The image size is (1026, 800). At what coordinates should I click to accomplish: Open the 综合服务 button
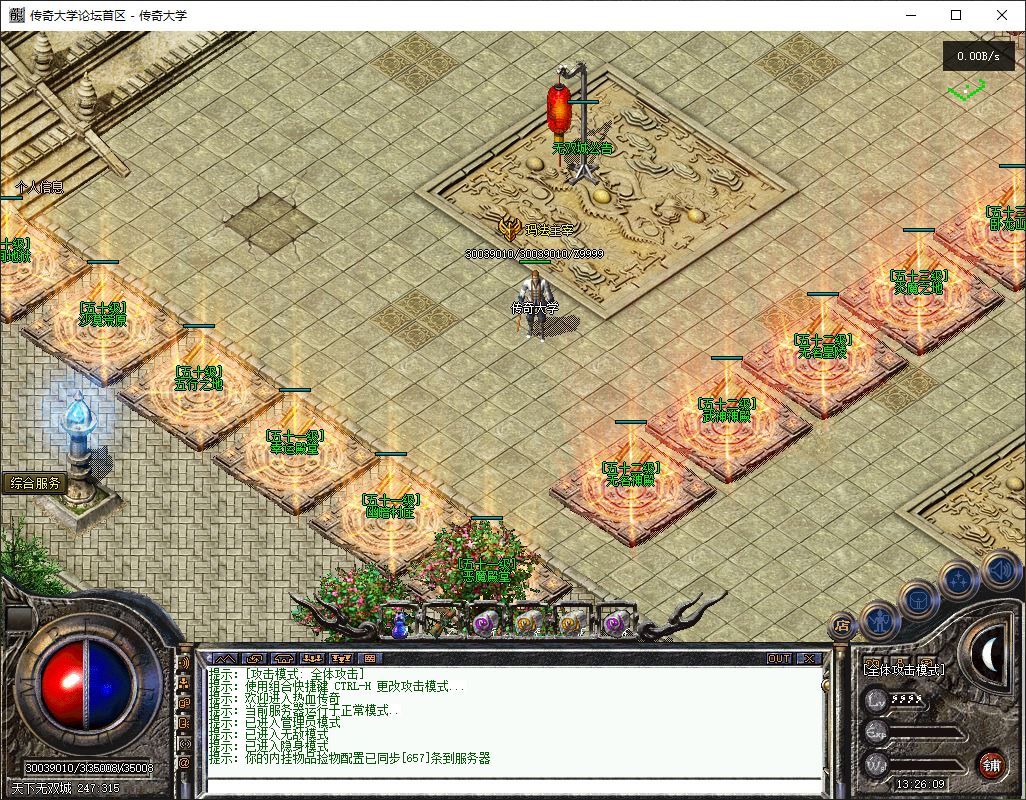36,483
